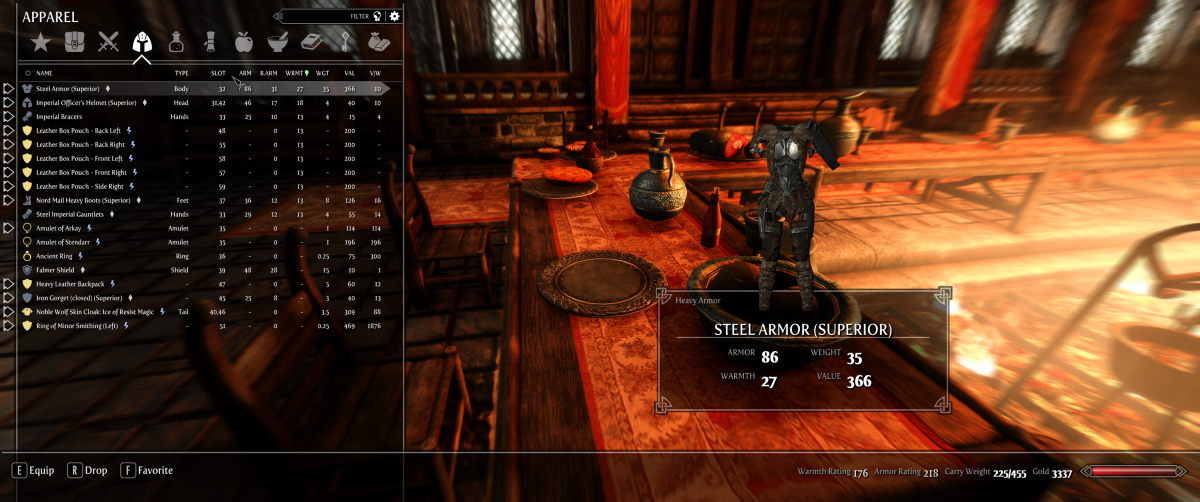
Task: Open the Potions category tab
Action: [177, 42]
